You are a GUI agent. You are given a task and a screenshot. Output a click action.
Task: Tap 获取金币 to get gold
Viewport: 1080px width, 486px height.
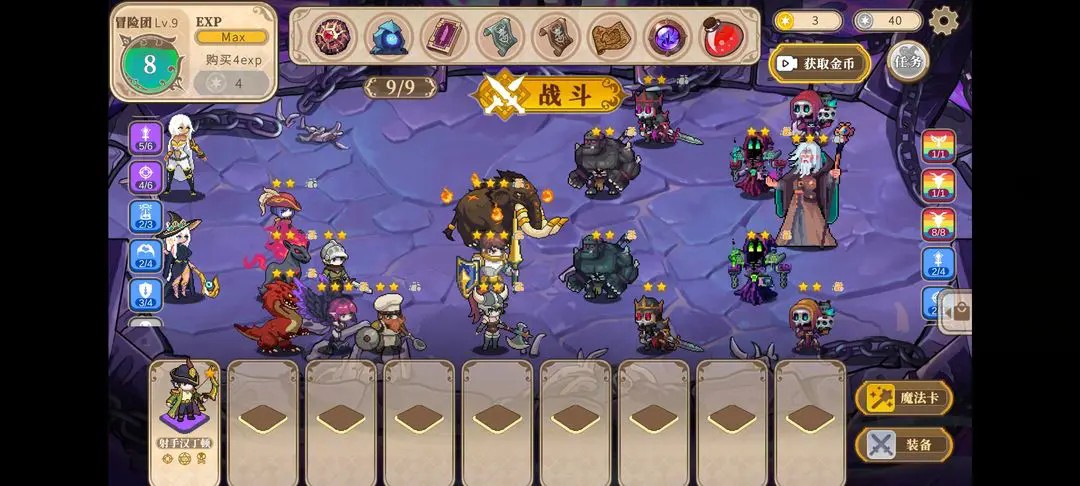coord(819,63)
